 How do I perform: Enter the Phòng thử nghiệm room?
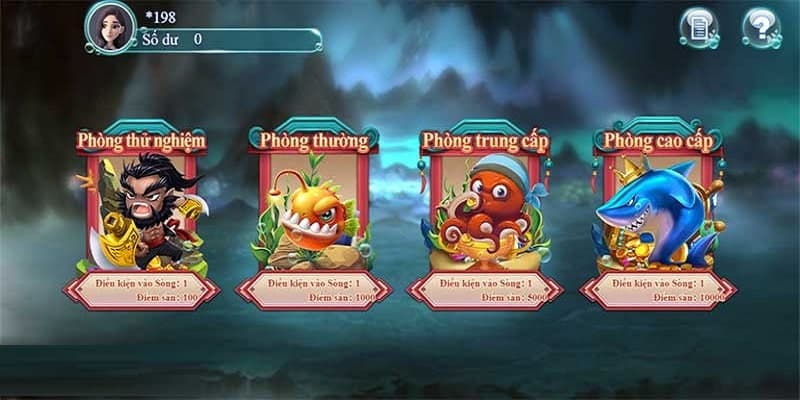tap(142, 215)
